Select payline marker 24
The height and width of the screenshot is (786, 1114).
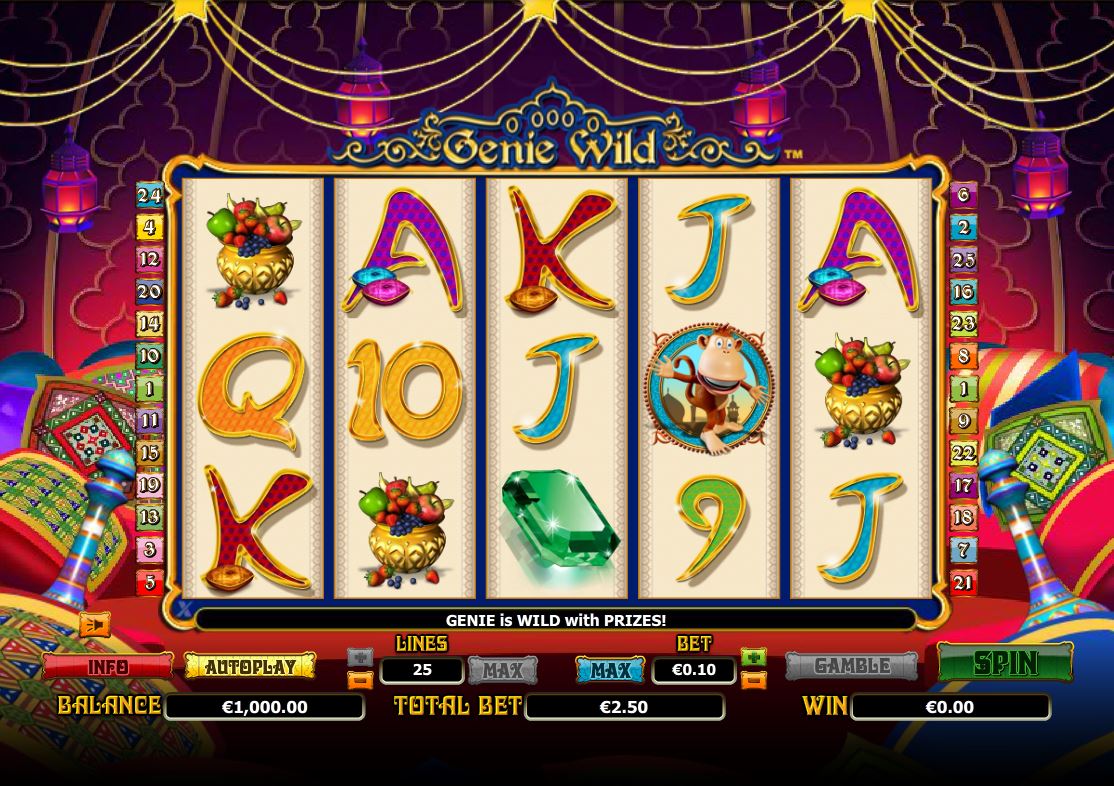coord(149,195)
